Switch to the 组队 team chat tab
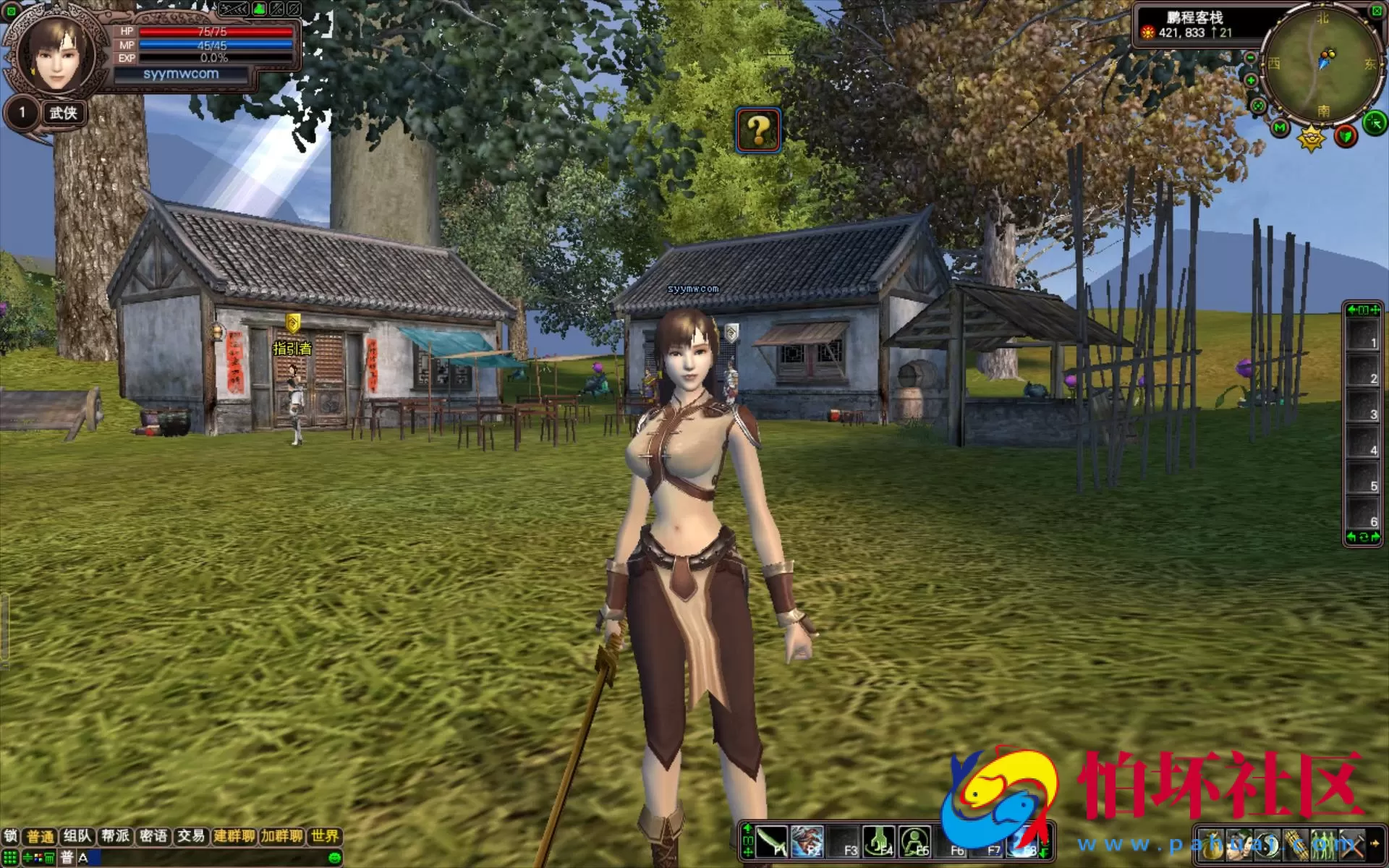 [x=77, y=836]
